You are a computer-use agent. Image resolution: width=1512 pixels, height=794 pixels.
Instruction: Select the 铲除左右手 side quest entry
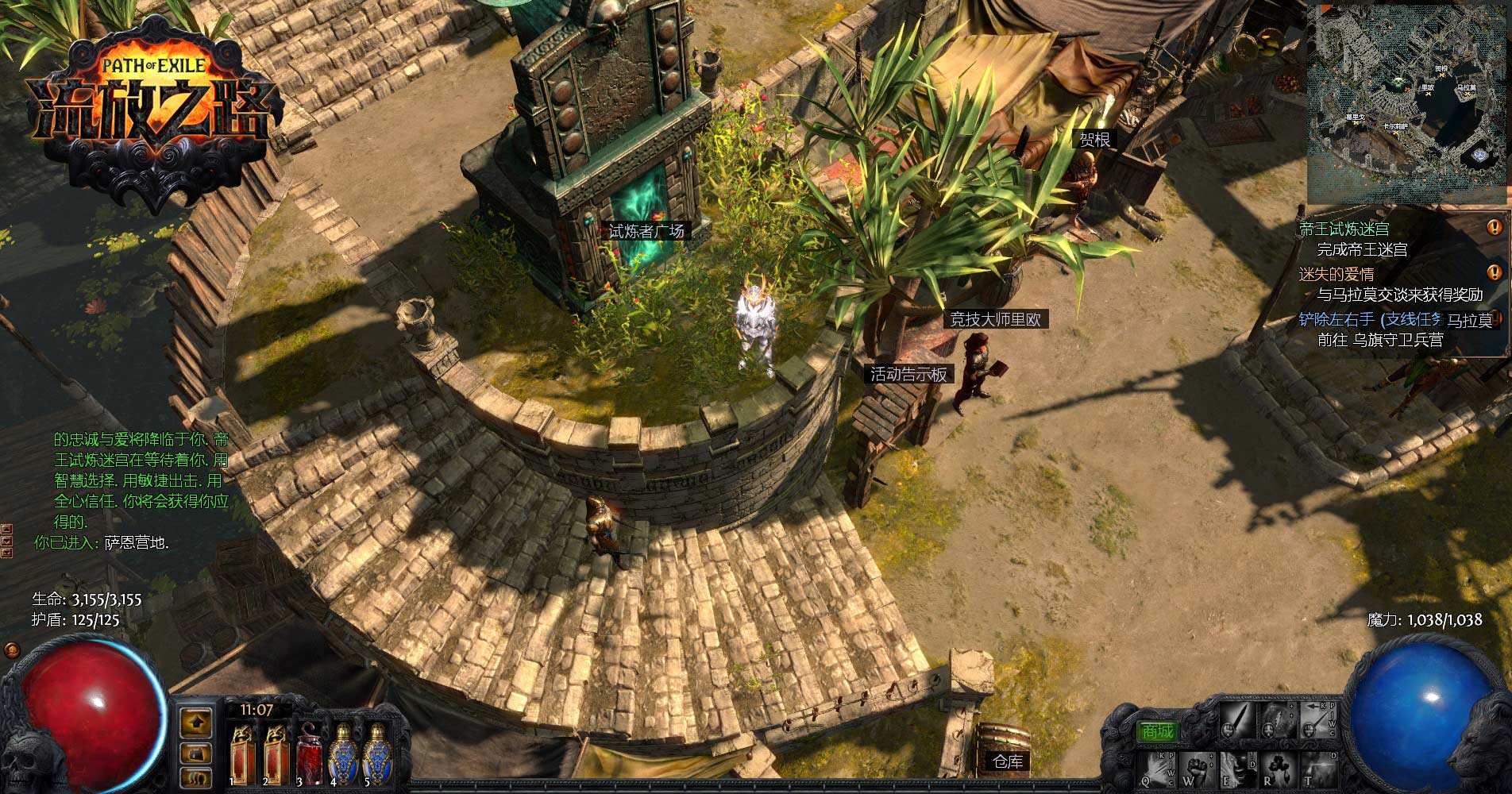(1369, 319)
